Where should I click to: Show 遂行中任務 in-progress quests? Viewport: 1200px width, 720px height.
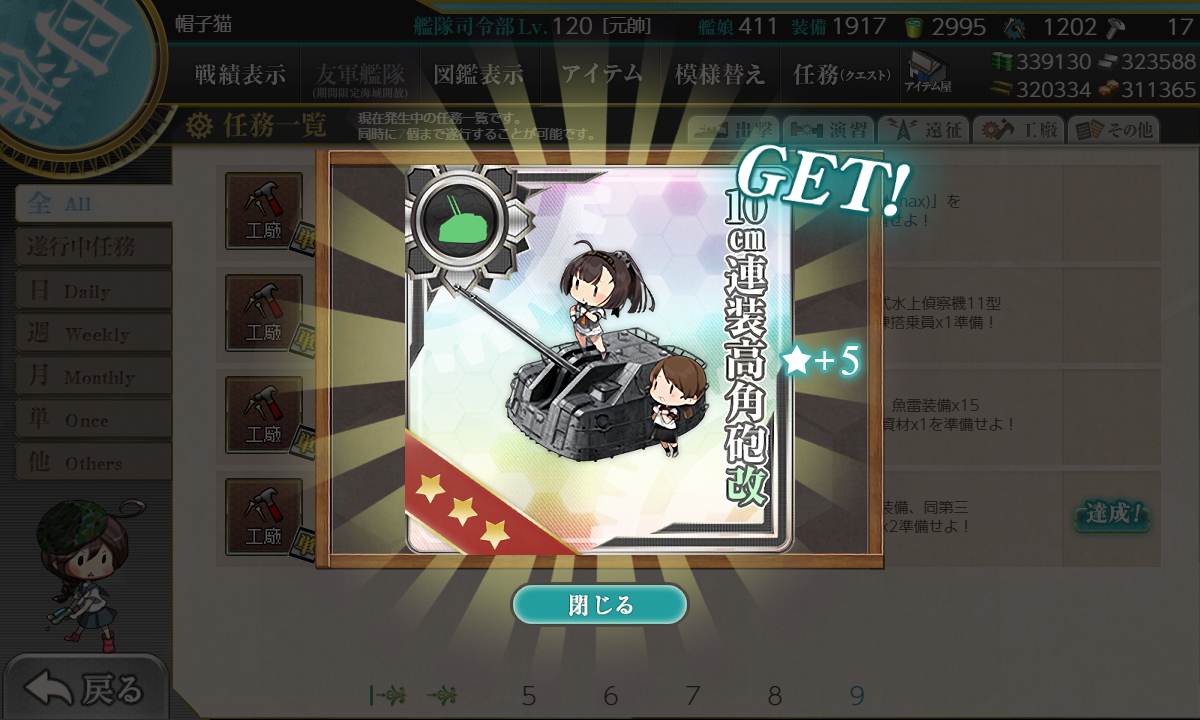pyautogui.click(x=92, y=247)
